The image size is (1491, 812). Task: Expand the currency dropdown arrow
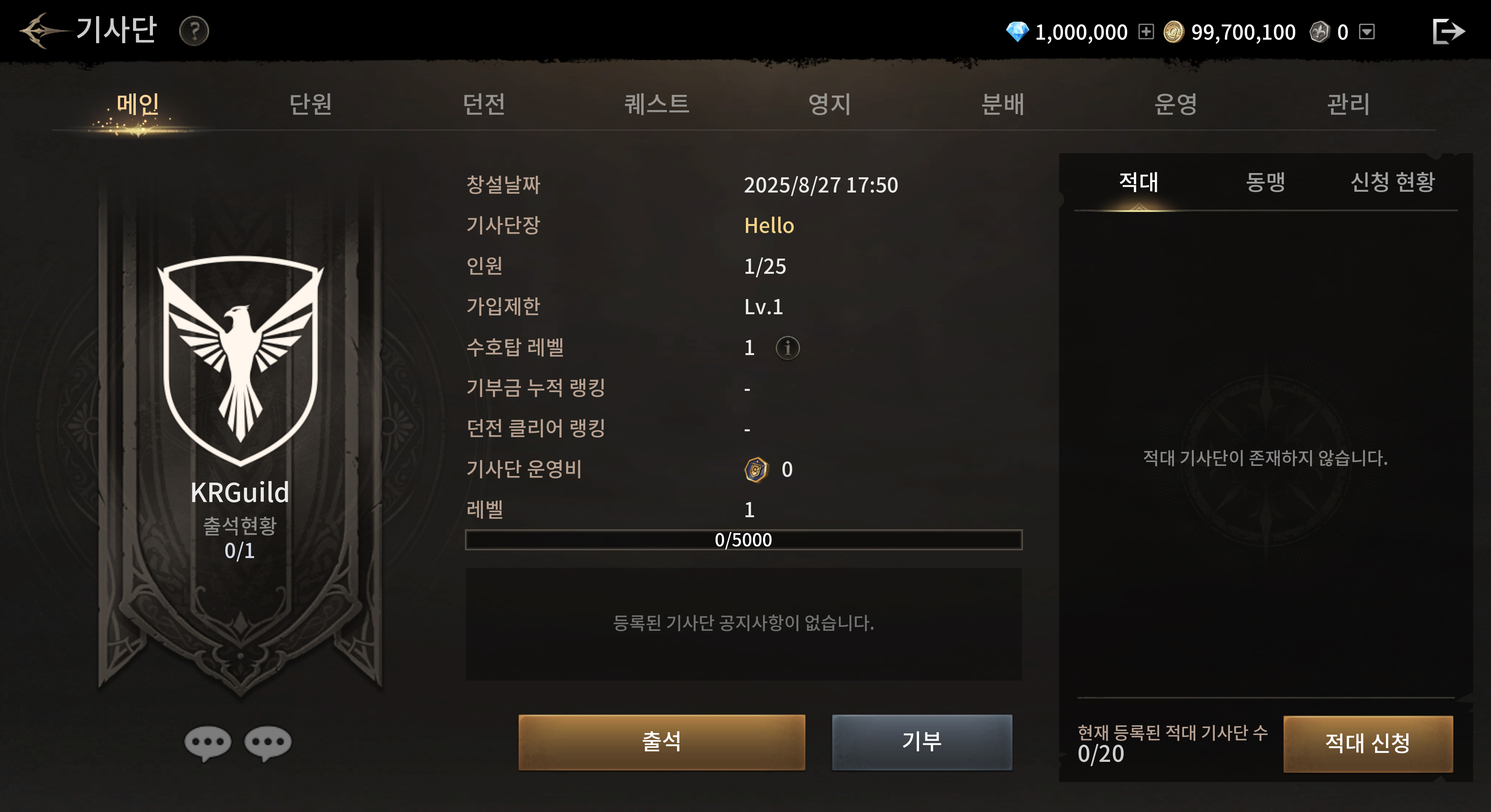(x=1366, y=32)
